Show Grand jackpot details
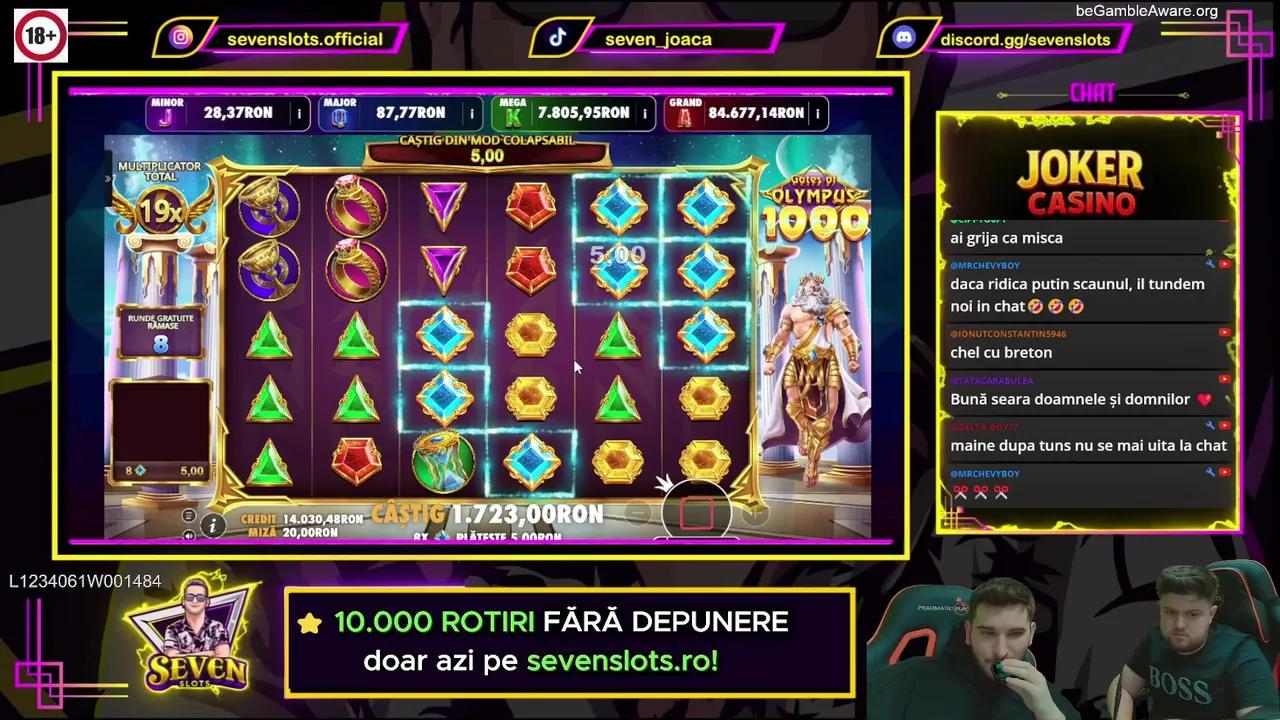 pos(820,113)
